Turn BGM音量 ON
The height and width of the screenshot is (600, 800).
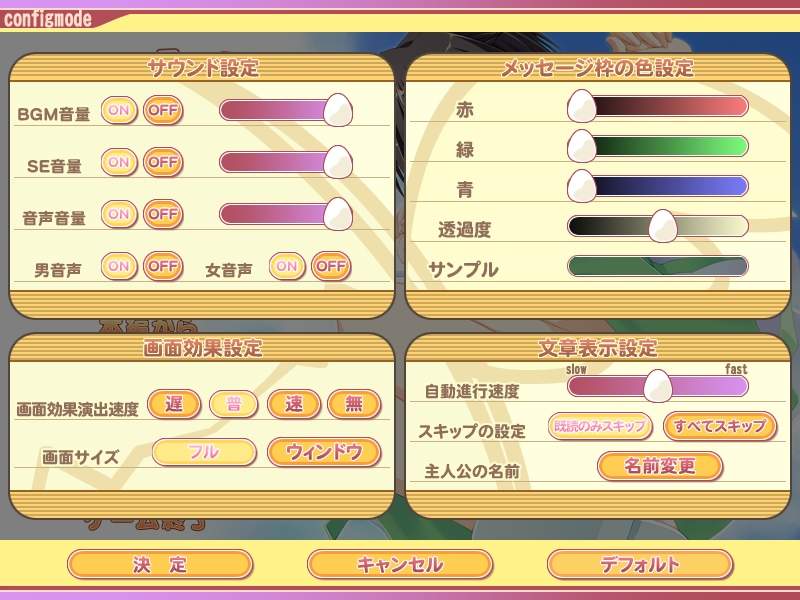tap(118, 110)
